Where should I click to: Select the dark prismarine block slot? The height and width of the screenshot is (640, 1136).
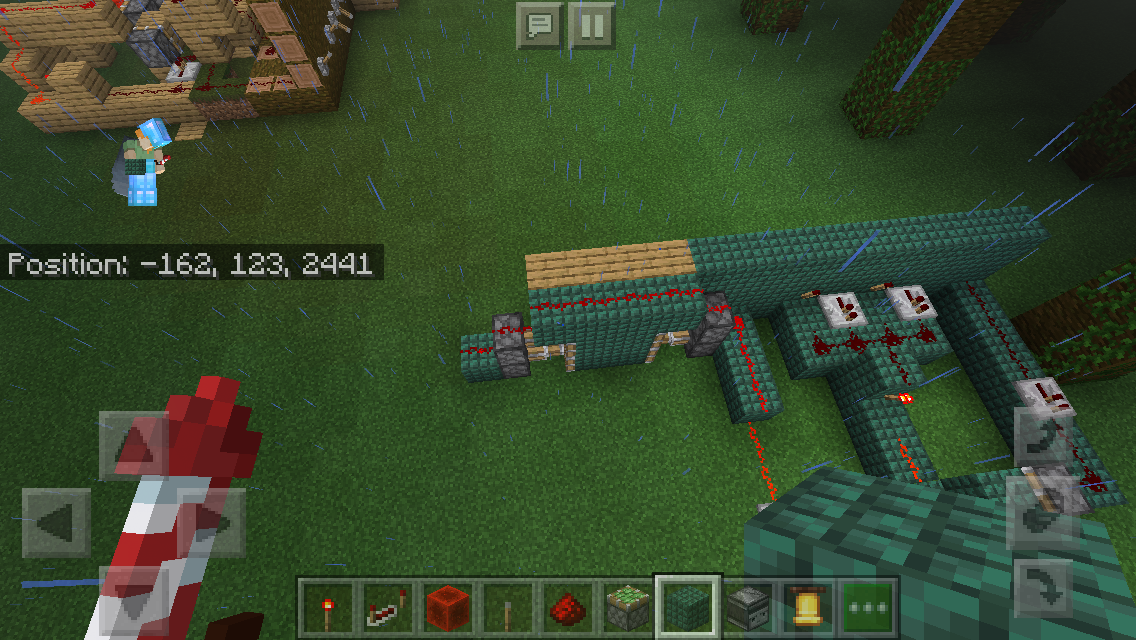687,606
